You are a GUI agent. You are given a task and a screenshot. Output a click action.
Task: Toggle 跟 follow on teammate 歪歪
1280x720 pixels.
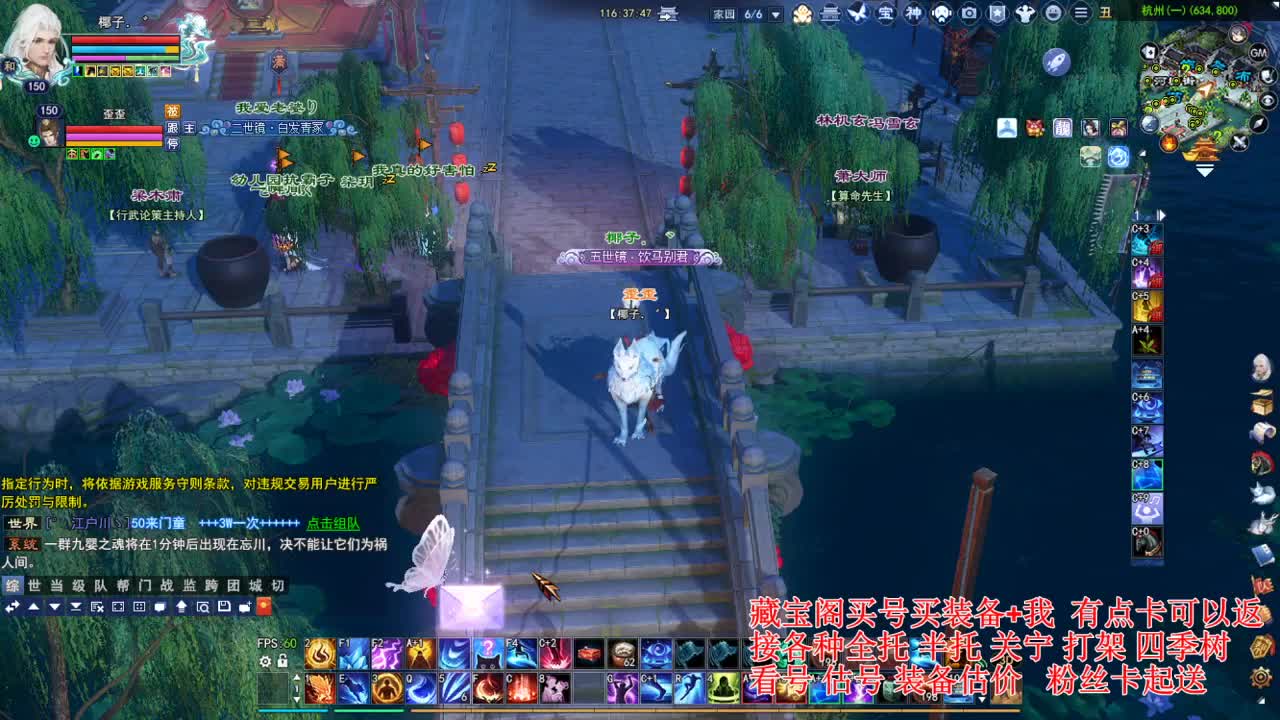coord(172,129)
